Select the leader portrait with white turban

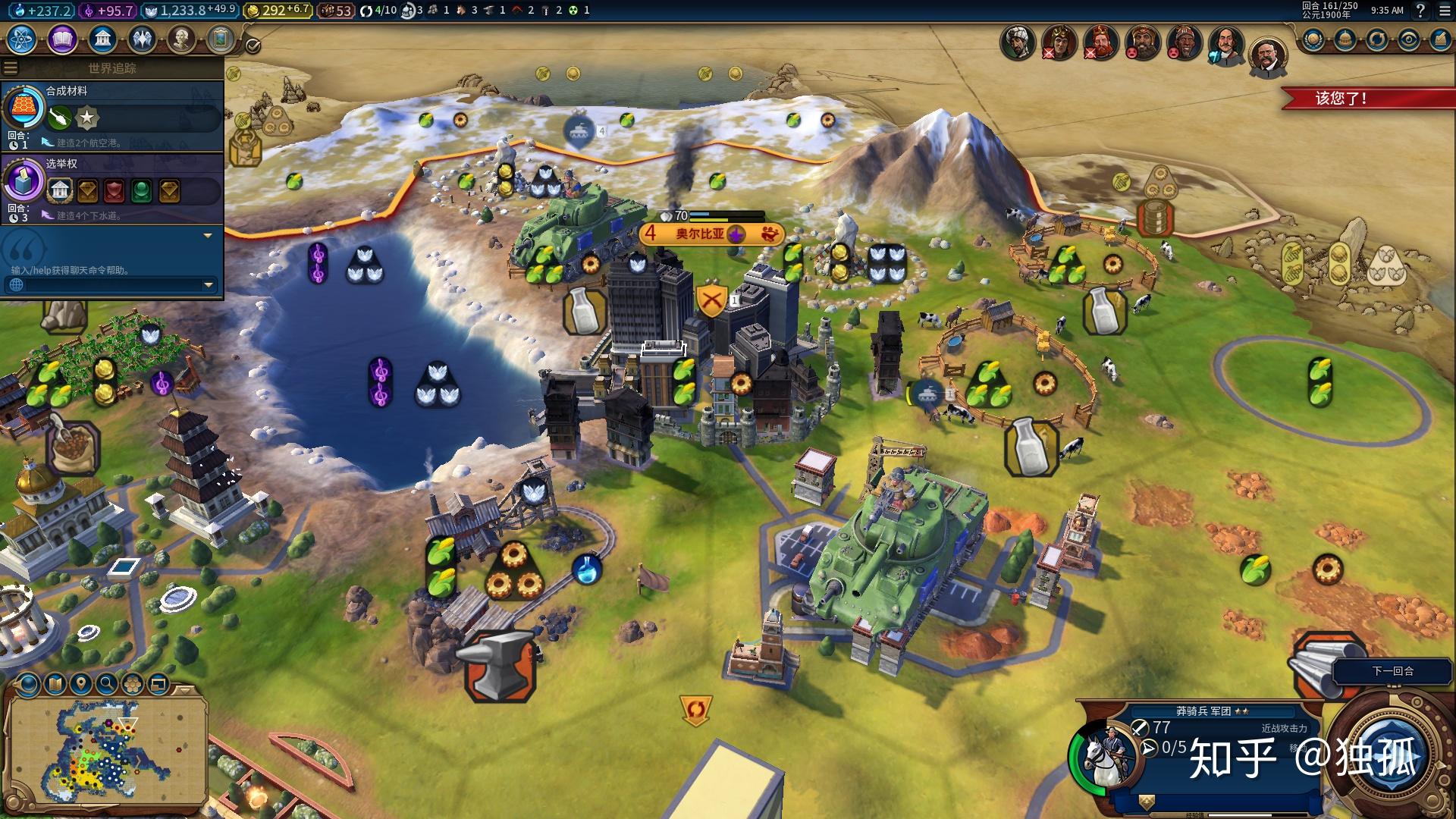[1017, 42]
